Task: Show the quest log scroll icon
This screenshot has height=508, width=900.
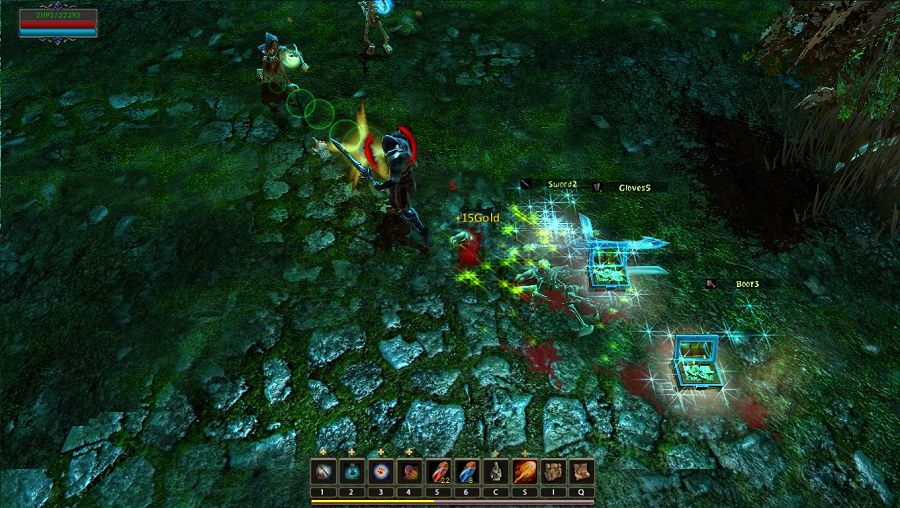Action: pos(582,471)
